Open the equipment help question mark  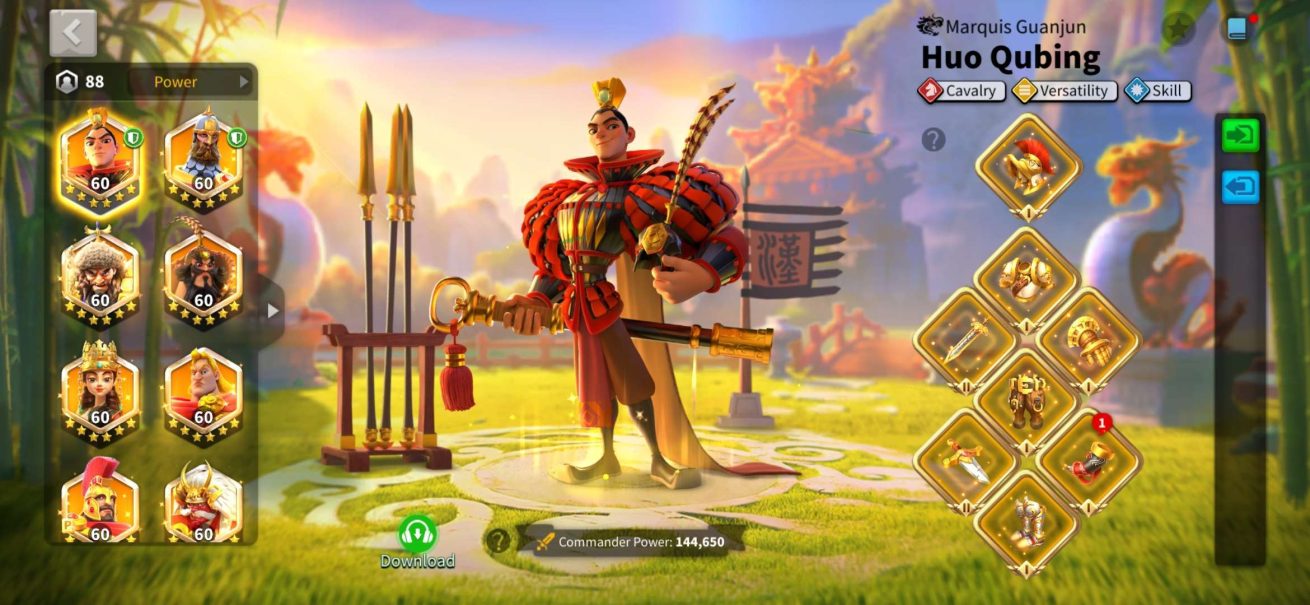click(933, 139)
